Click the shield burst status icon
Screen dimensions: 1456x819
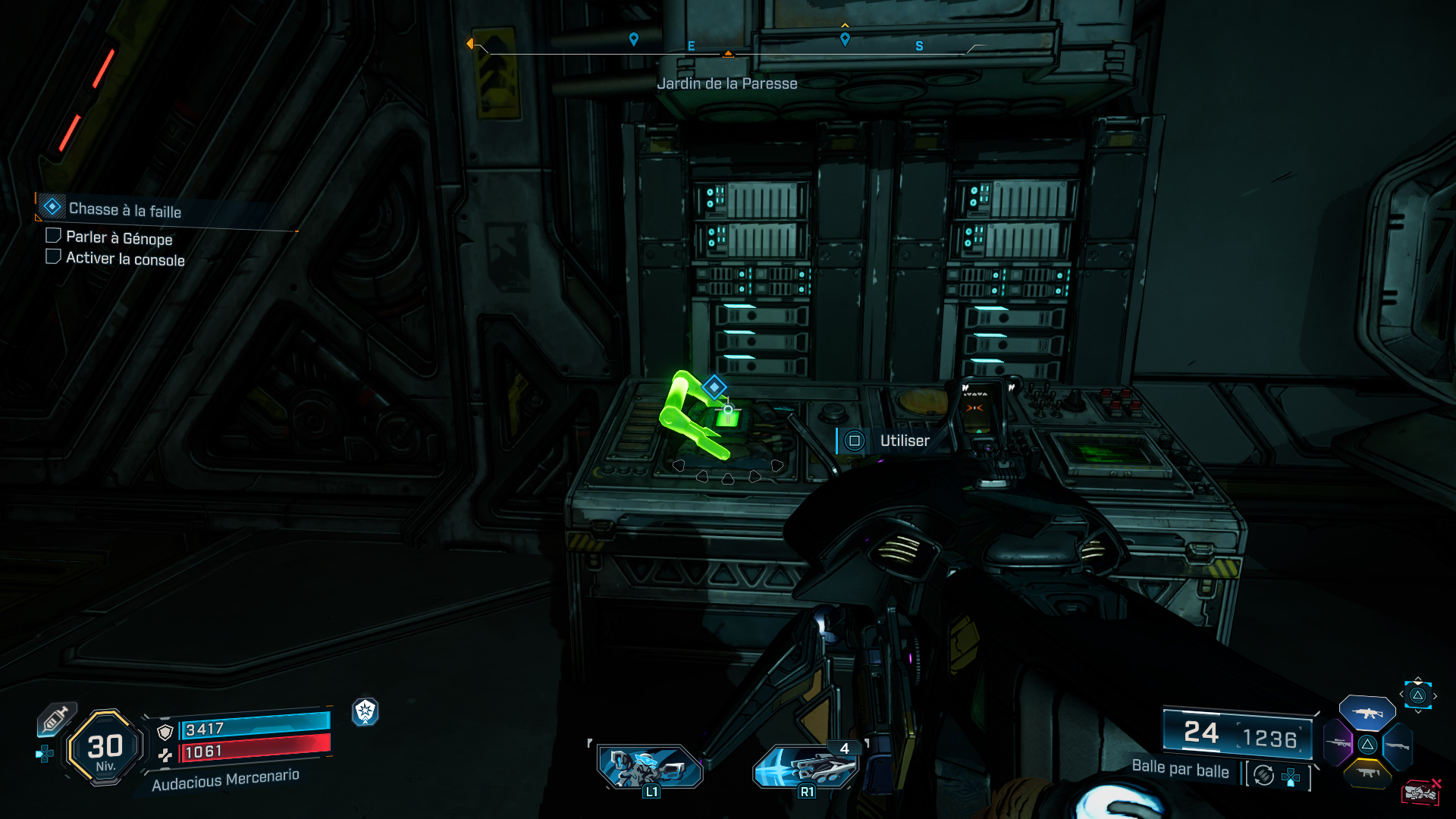point(366,711)
